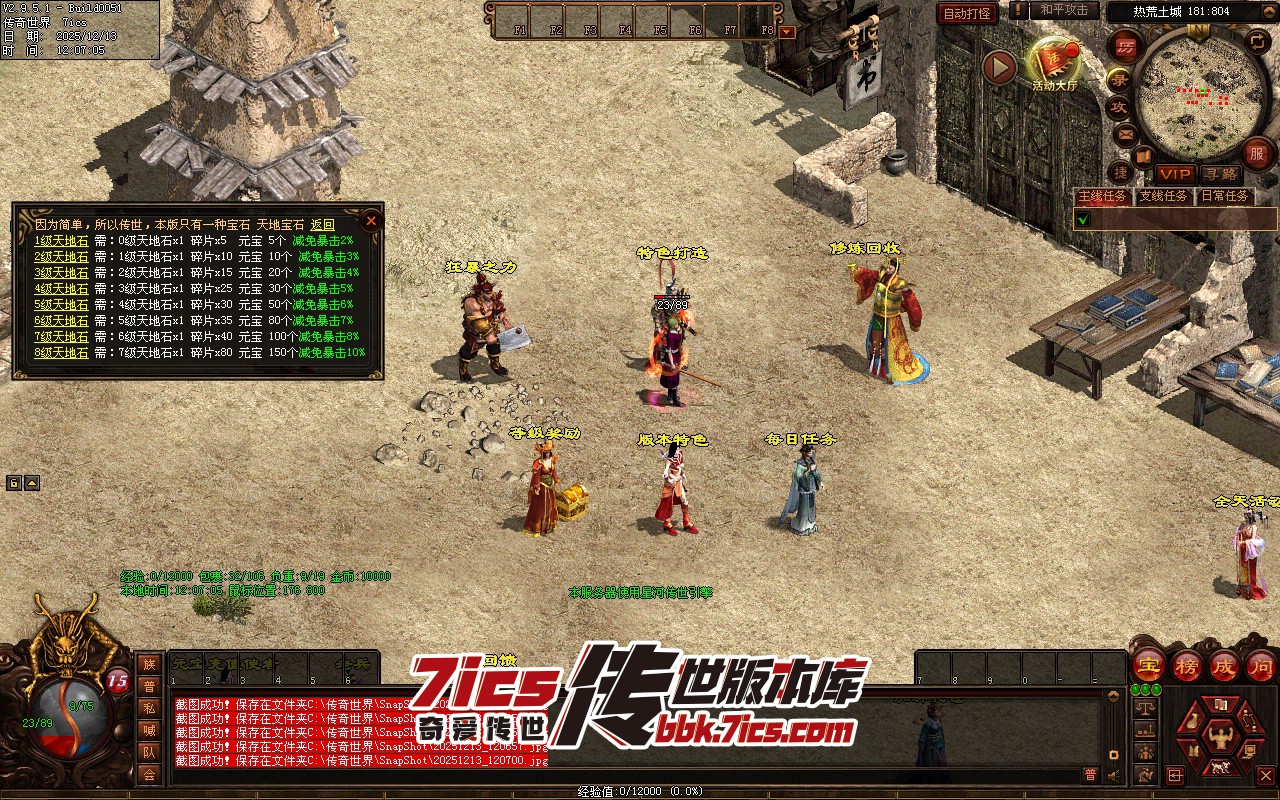Open the 榜 rankings button

1187,664
